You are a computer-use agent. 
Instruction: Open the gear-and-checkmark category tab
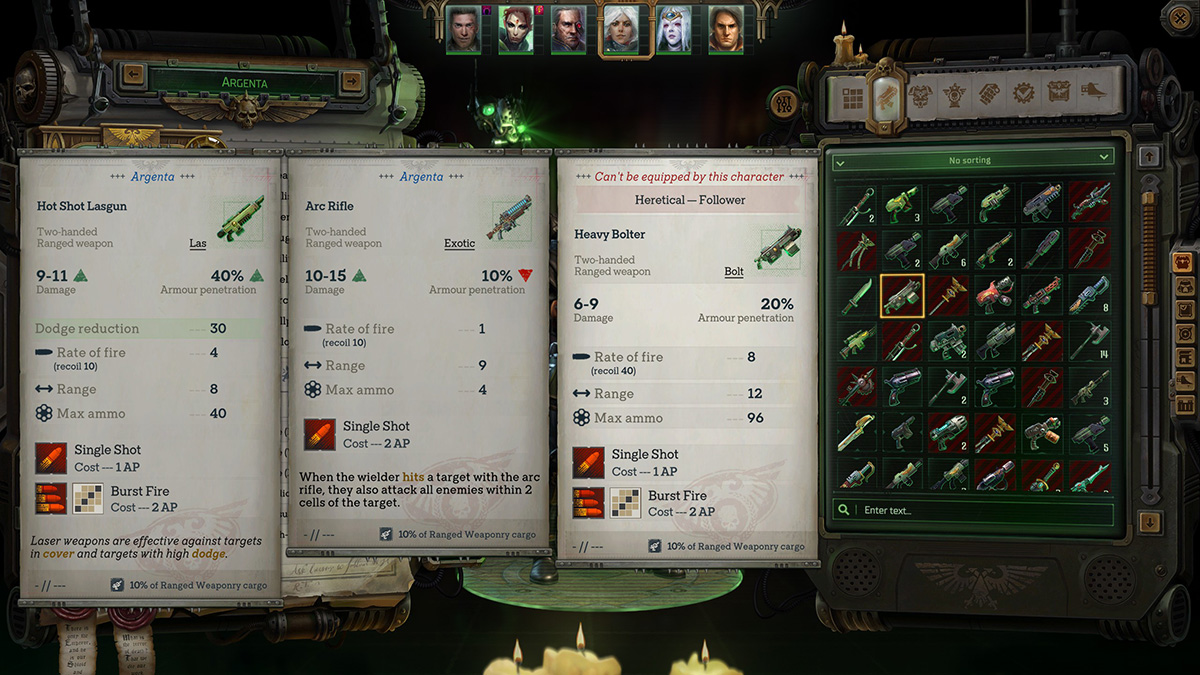click(x=1023, y=94)
